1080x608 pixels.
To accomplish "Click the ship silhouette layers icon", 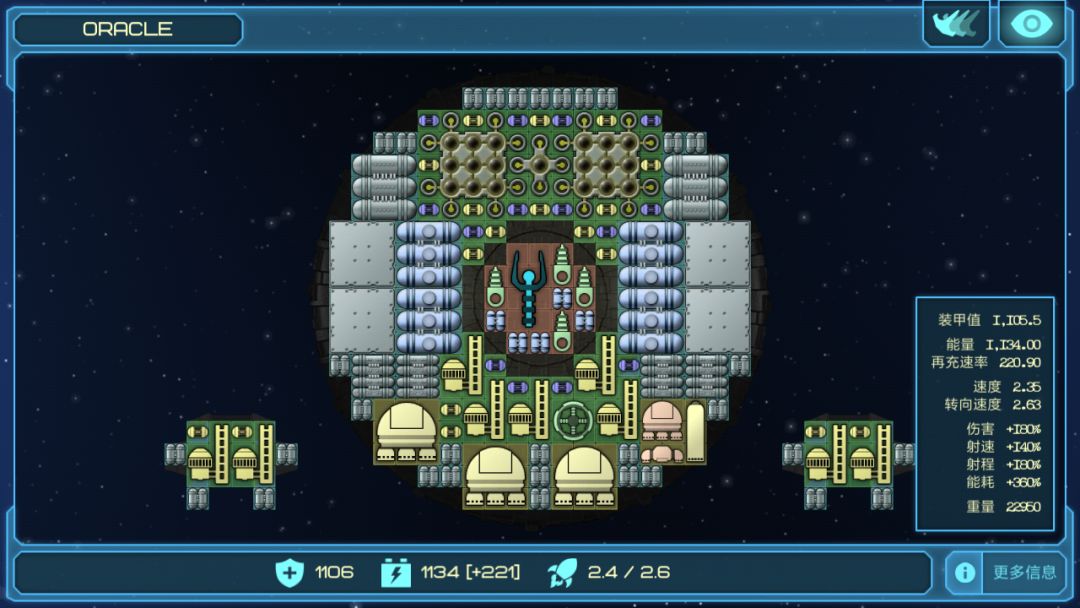I will (x=956, y=24).
